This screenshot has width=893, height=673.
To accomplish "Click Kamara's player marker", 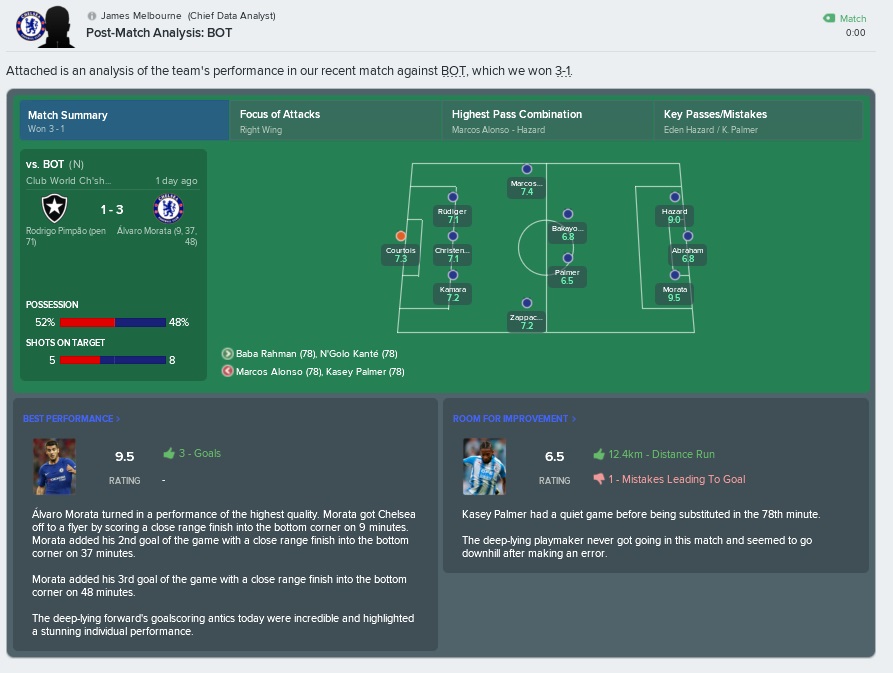I will (453, 275).
